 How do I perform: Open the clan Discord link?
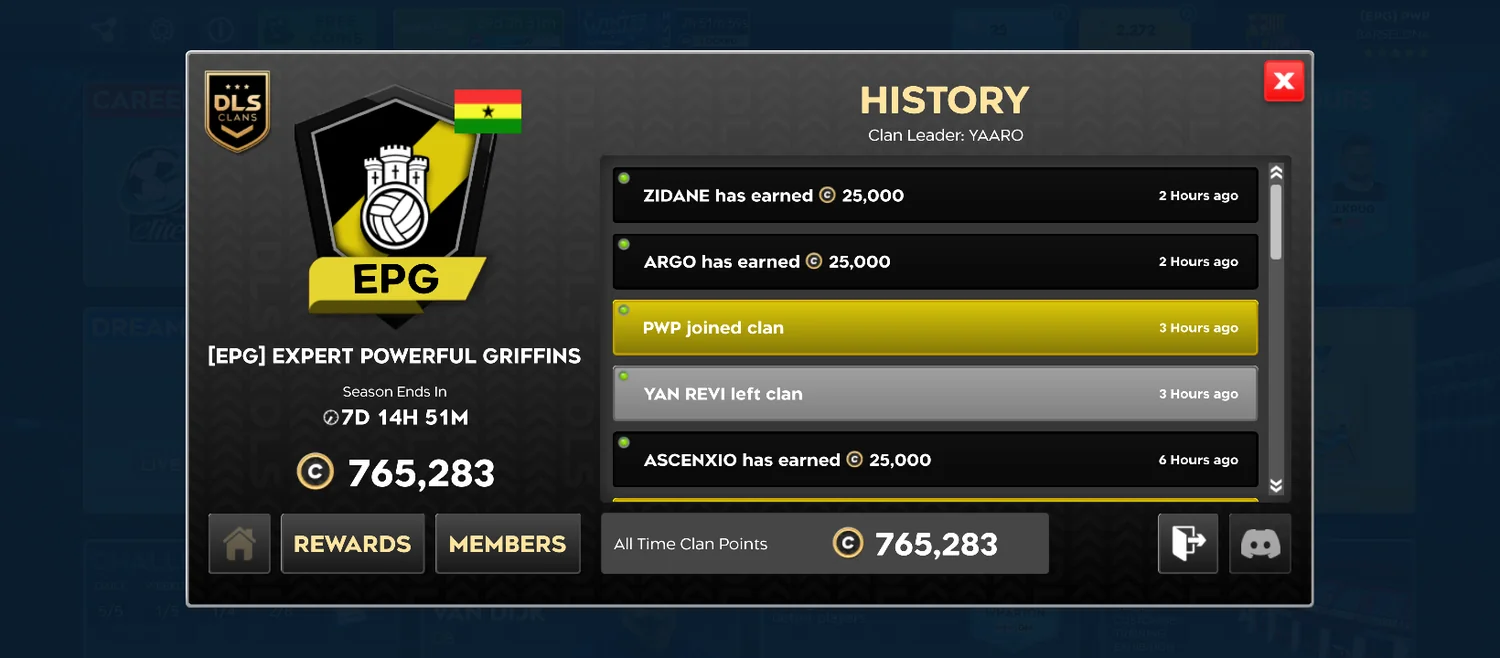point(1260,544)
